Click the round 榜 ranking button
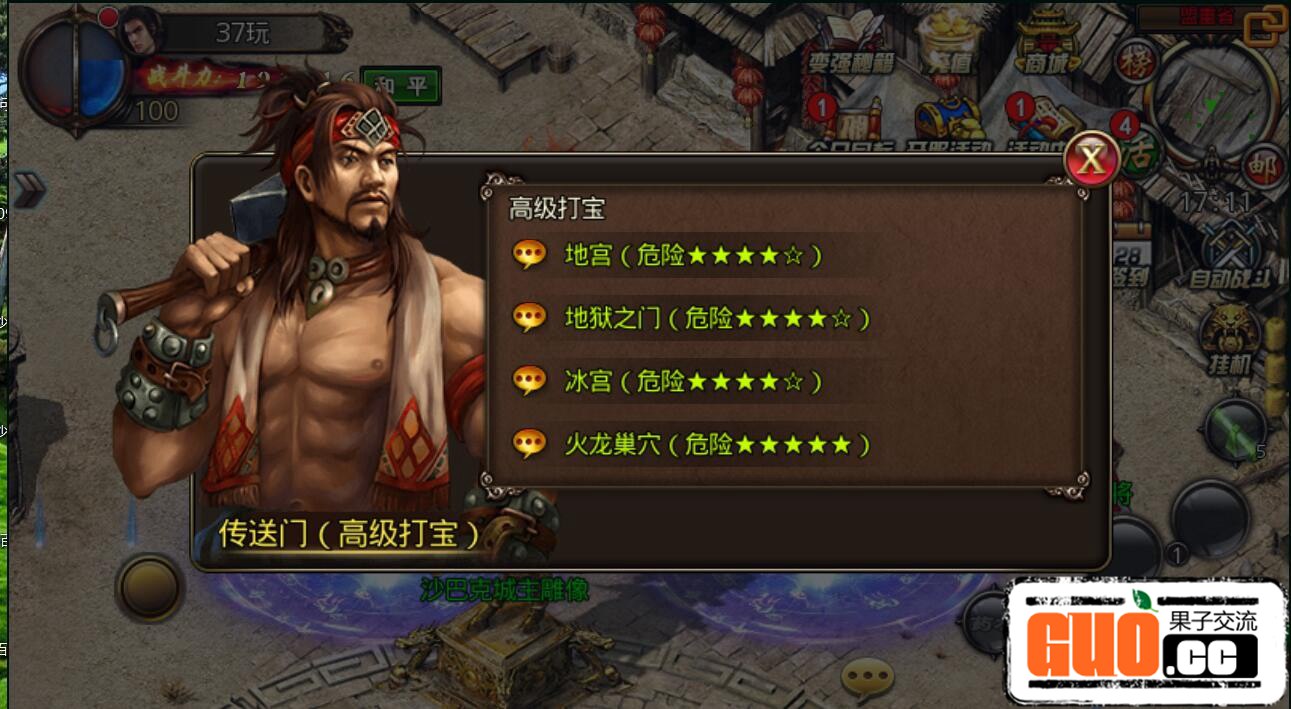Viewport: 1291px width, 709px height. tap(1136, 62)
